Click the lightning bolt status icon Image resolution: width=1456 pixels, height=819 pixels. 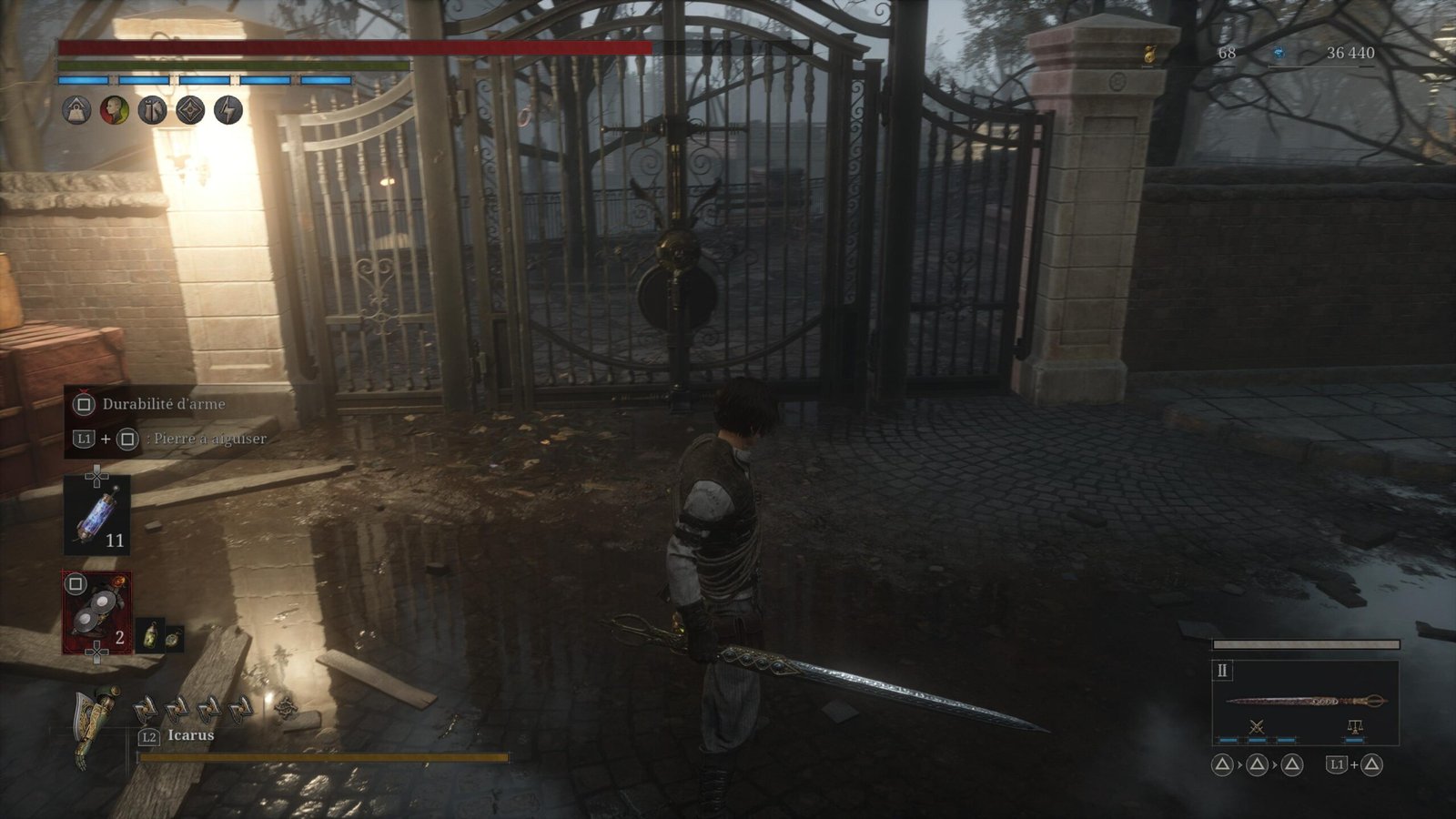(228, 111)
